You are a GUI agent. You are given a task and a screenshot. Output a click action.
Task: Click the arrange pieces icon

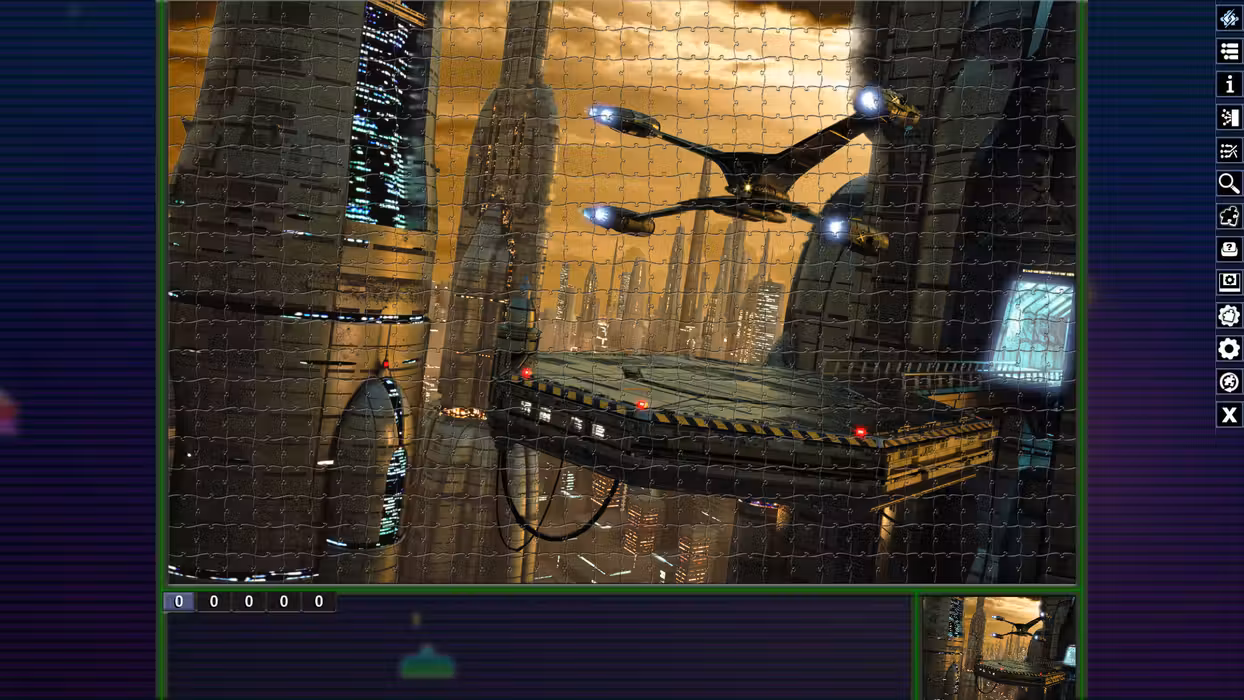[1229, 117]
